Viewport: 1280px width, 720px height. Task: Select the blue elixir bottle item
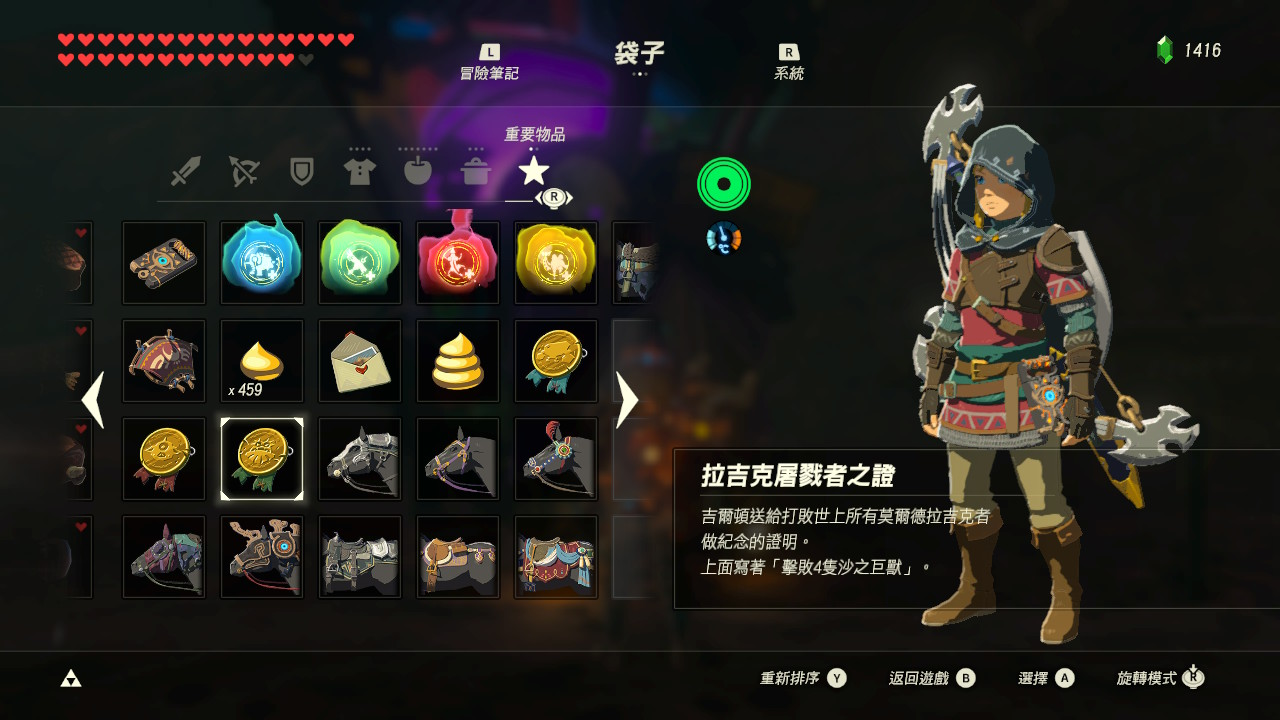pos(261,263)
